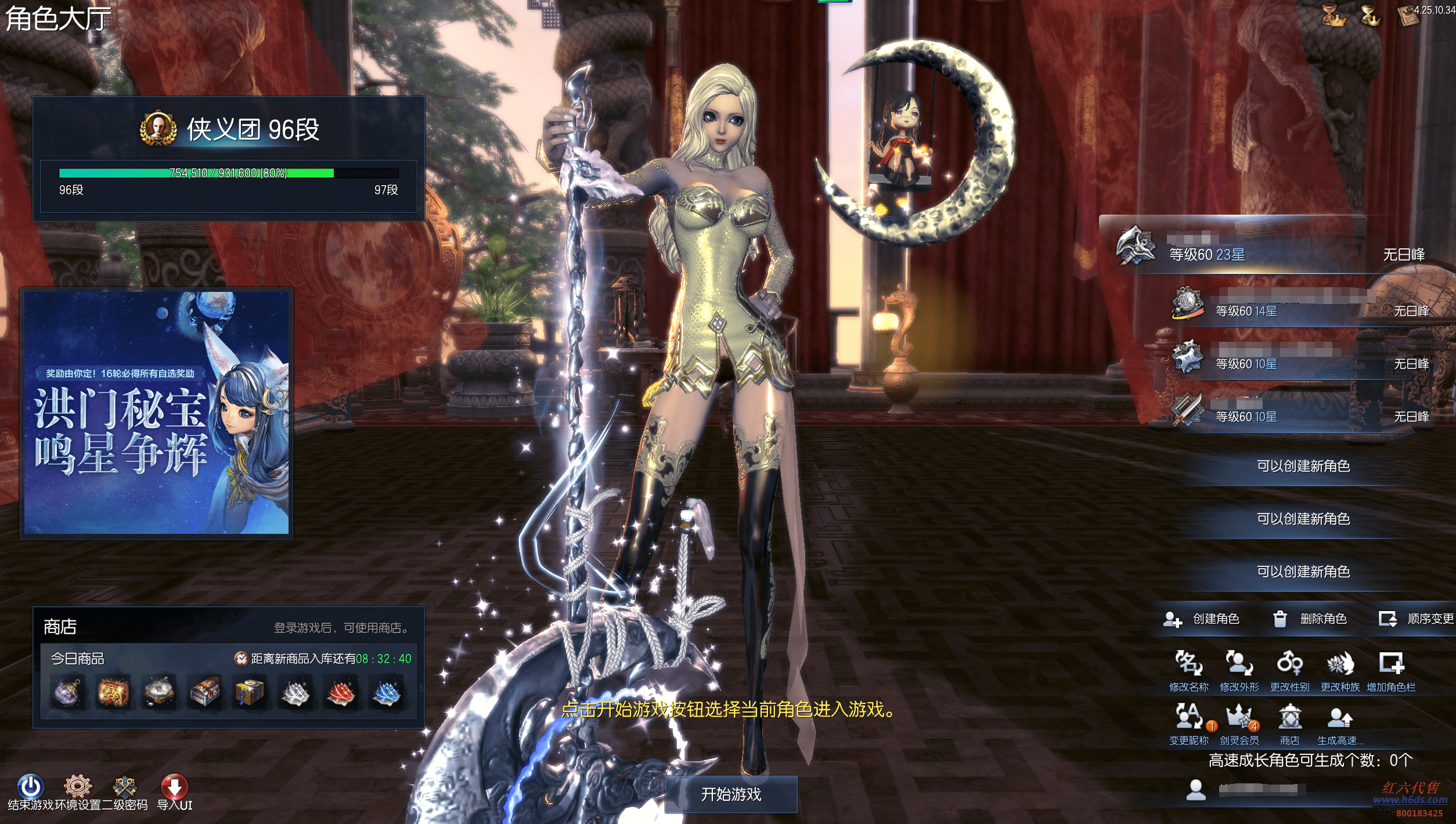Open 创建角色 to create a character
The width and height of the screenshot is (1456, 824).
1201,619
